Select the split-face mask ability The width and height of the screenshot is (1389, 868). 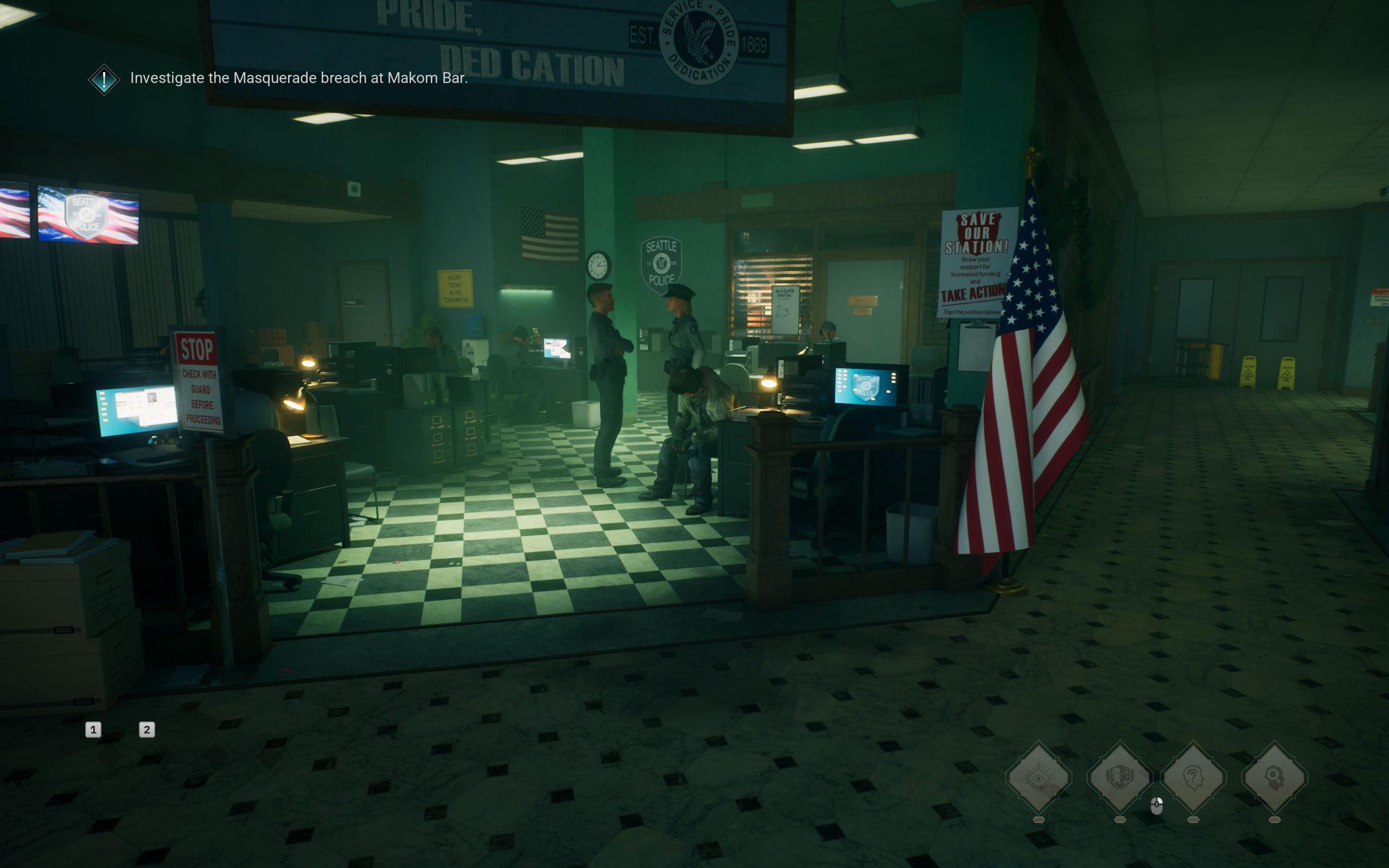[x=1119, y=777]
